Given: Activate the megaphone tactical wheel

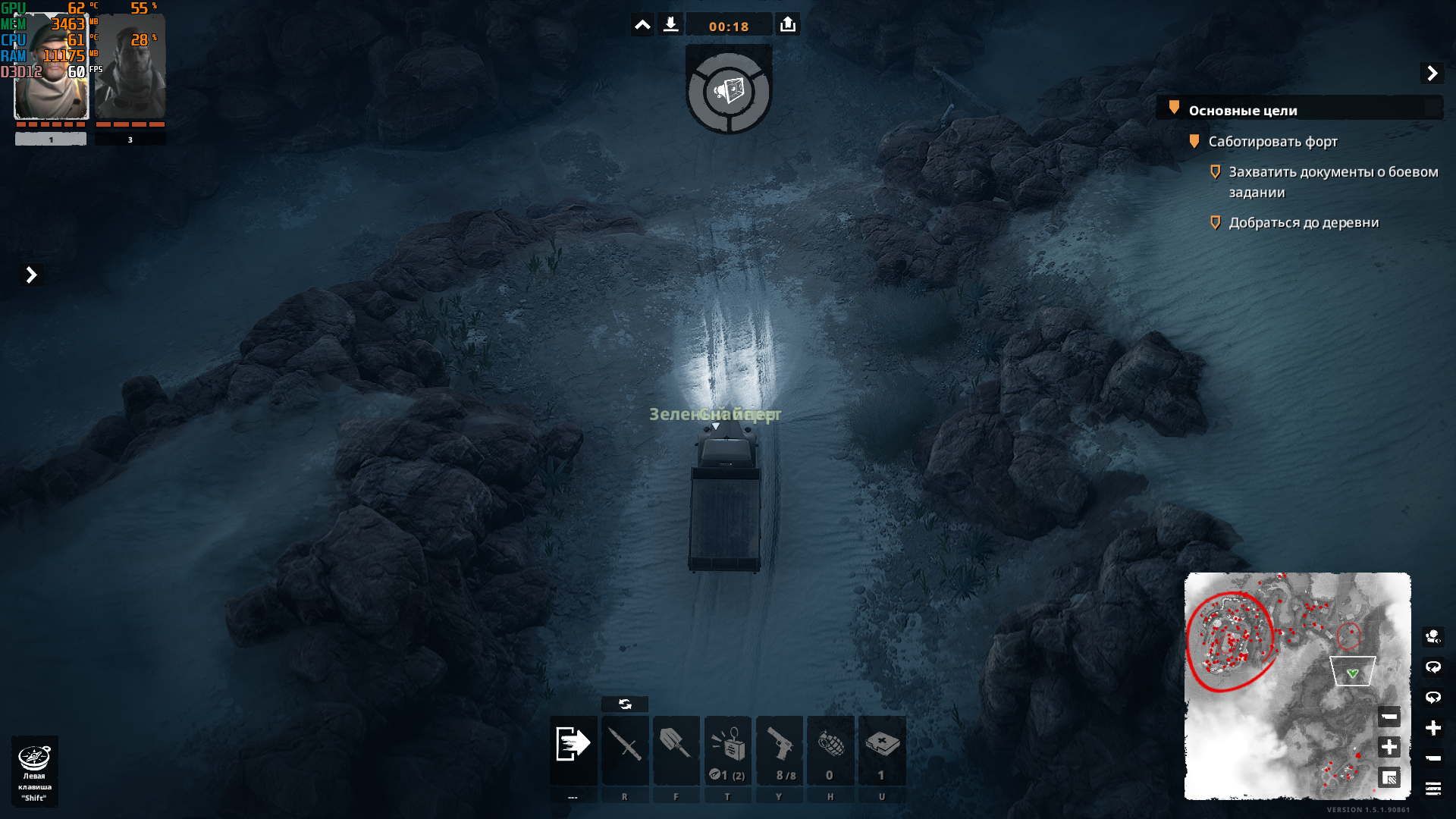Looking at the screenshot, I should tap(729, 92).
